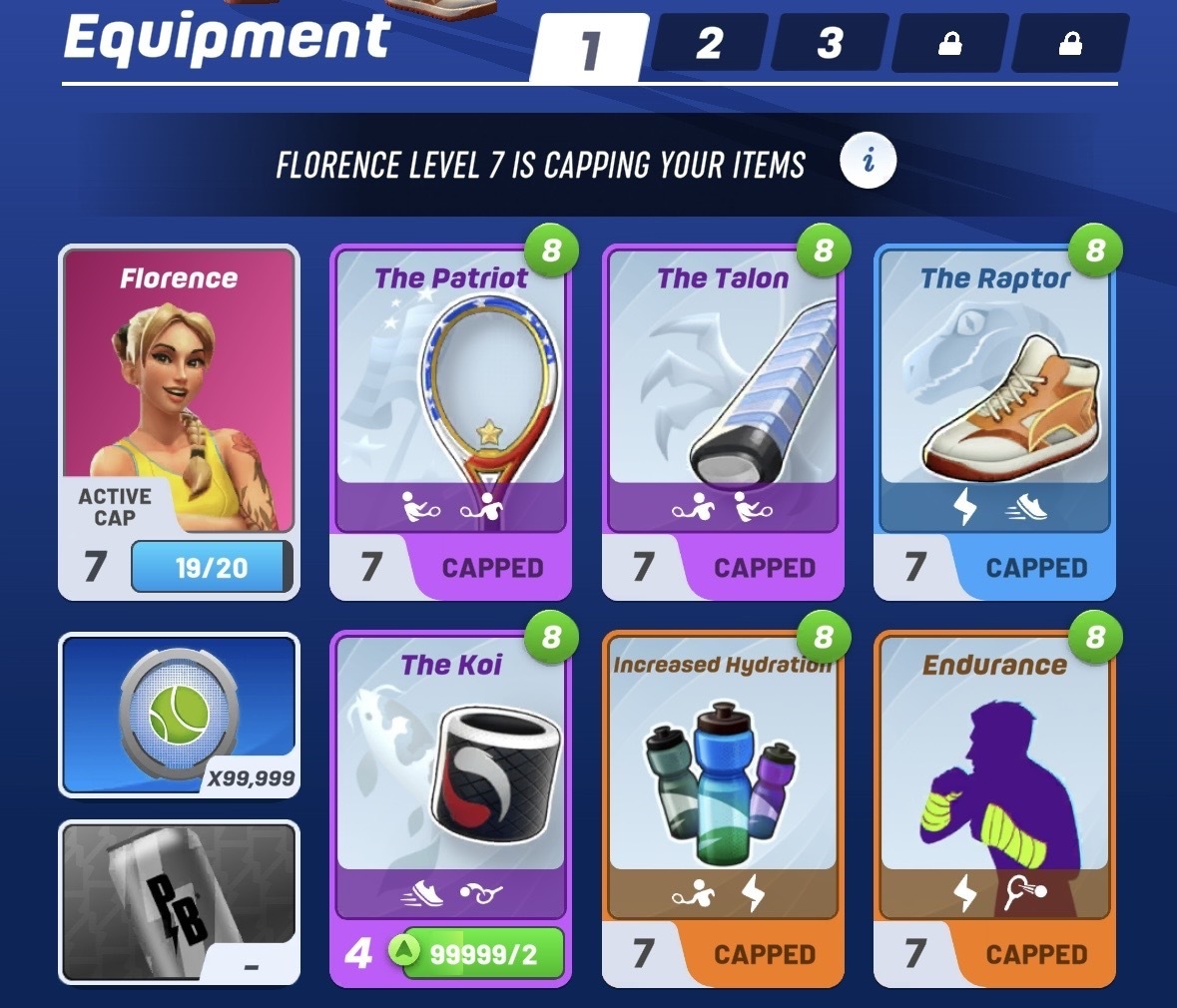Screen dimensions: 1177x1008
Task: Select the greyed-out energy drink can slot
Action: pyautogui.click(x=179, y=902)
